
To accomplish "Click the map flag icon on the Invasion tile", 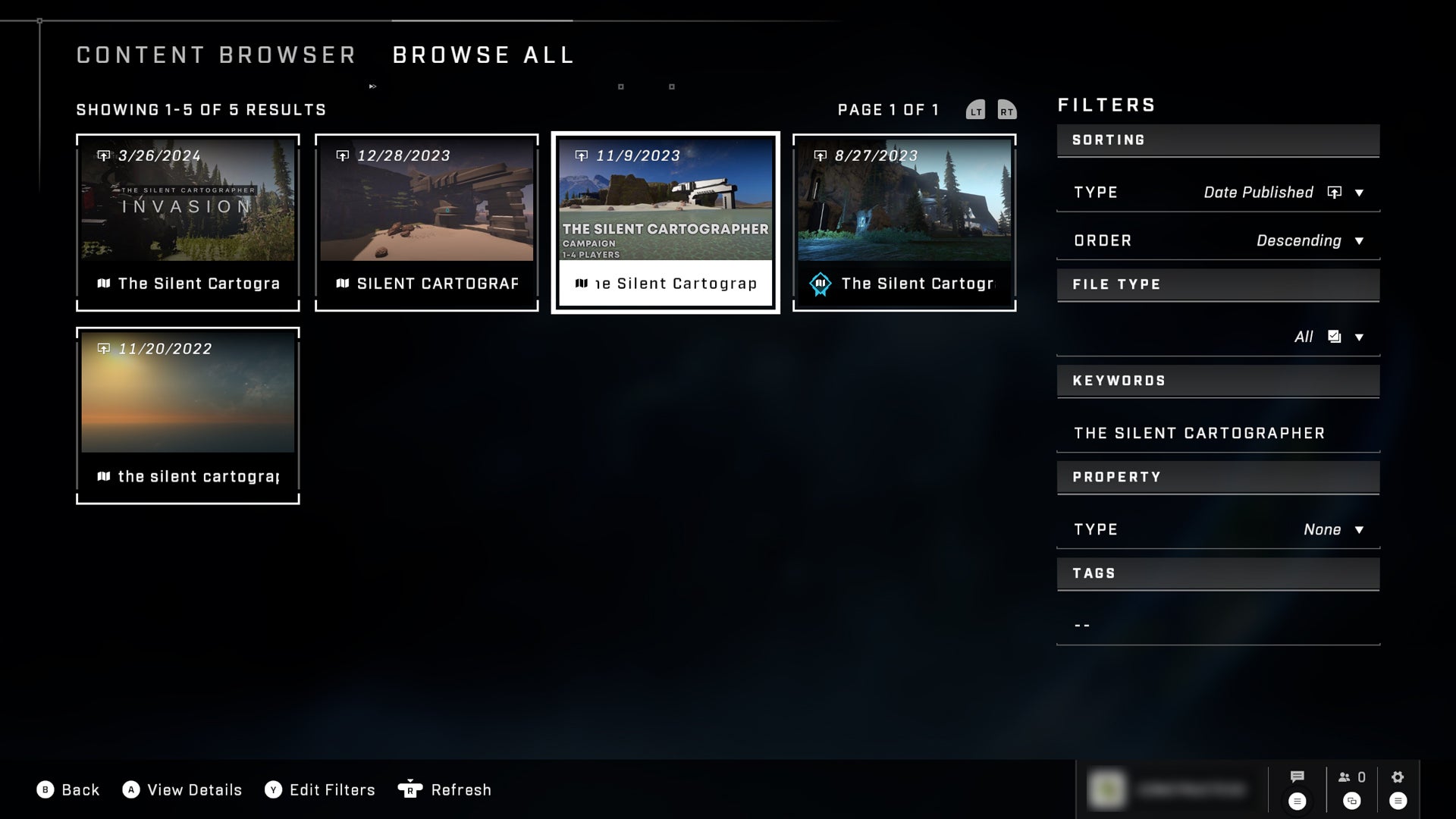I will tap(106, 284).
